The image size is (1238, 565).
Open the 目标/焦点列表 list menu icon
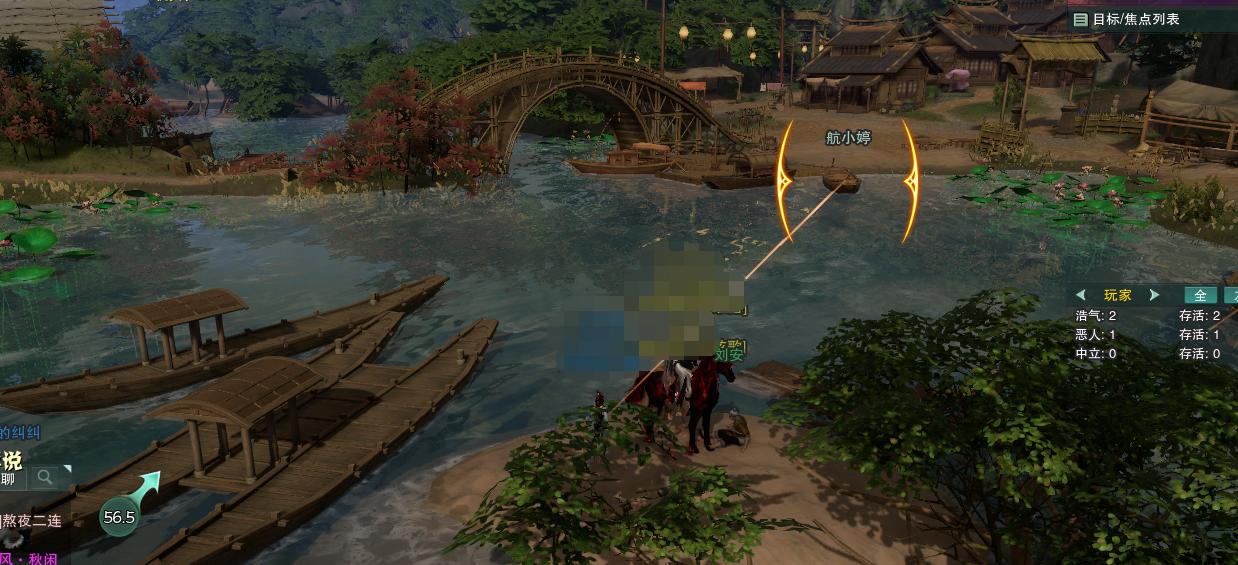[x=1080, y=19]
